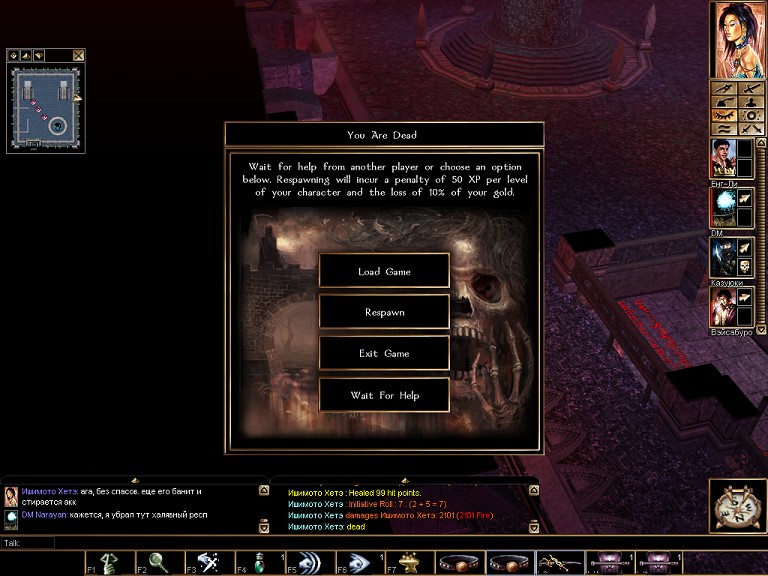This screenshot has height=576, width=768.
Task: Click the minimap area view
Action: click(x=45, y=106)
